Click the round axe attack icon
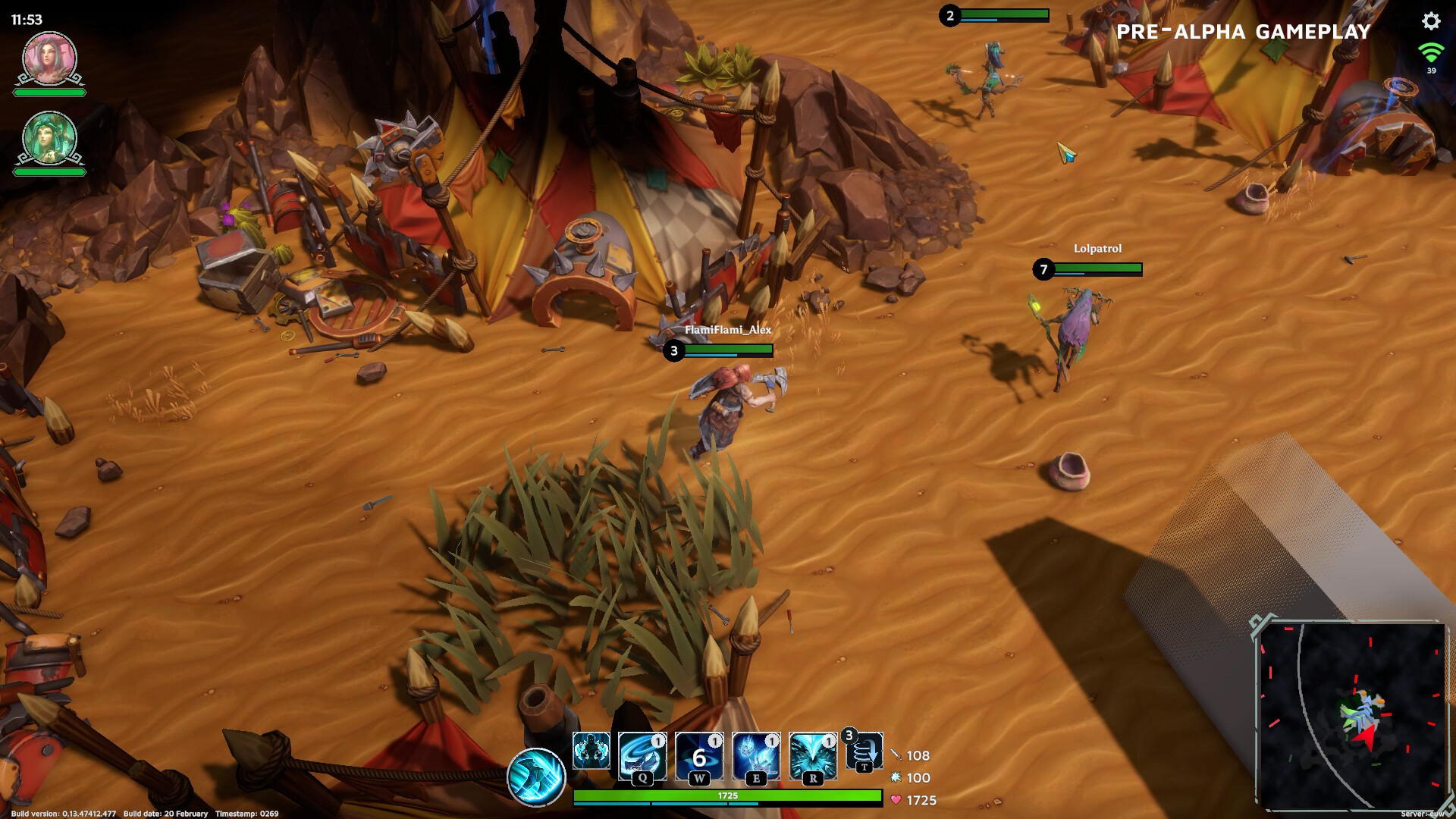 pos(537,777)
